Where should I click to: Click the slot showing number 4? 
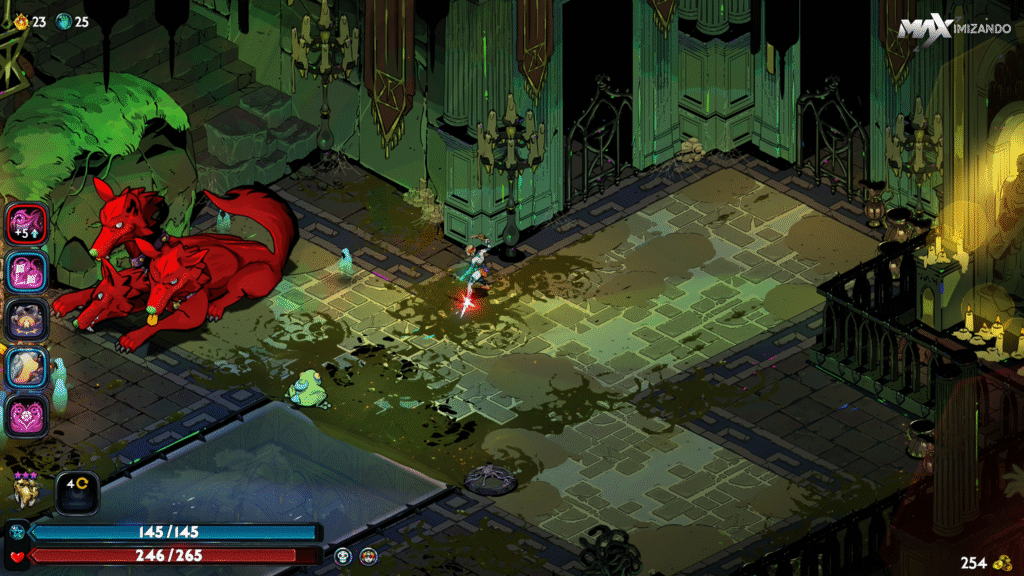pyautogui.click(x=76, y=490)
